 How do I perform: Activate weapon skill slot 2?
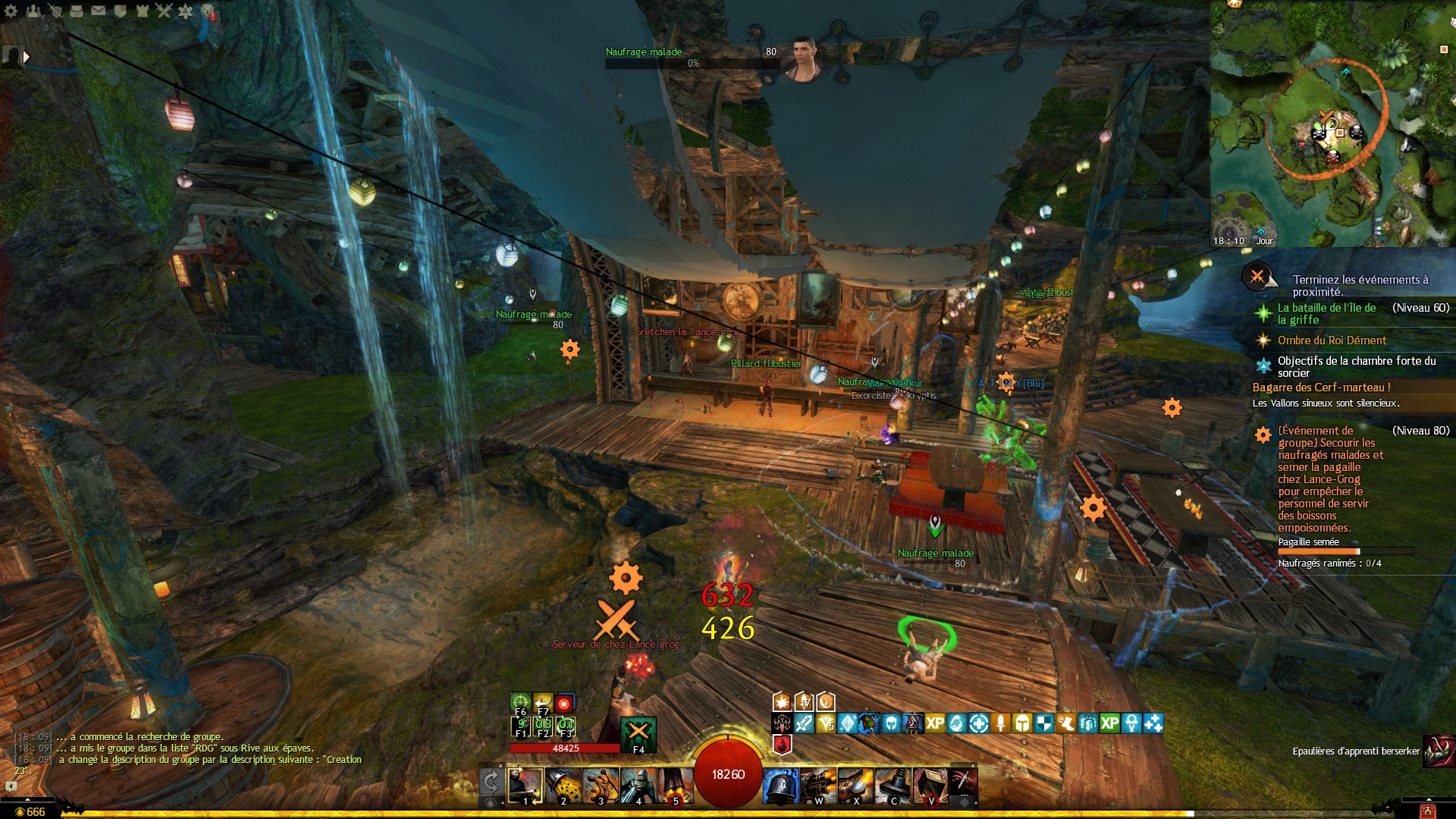coord(563,786)
